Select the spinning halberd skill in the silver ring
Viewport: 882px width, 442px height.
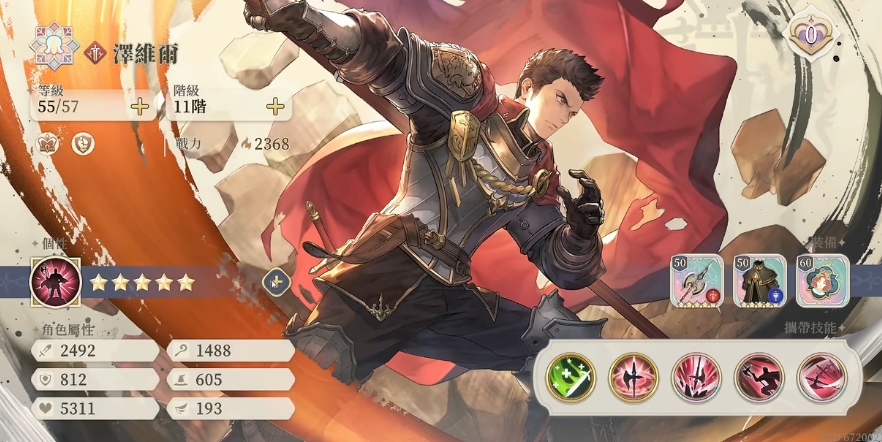tap(821, 377)
